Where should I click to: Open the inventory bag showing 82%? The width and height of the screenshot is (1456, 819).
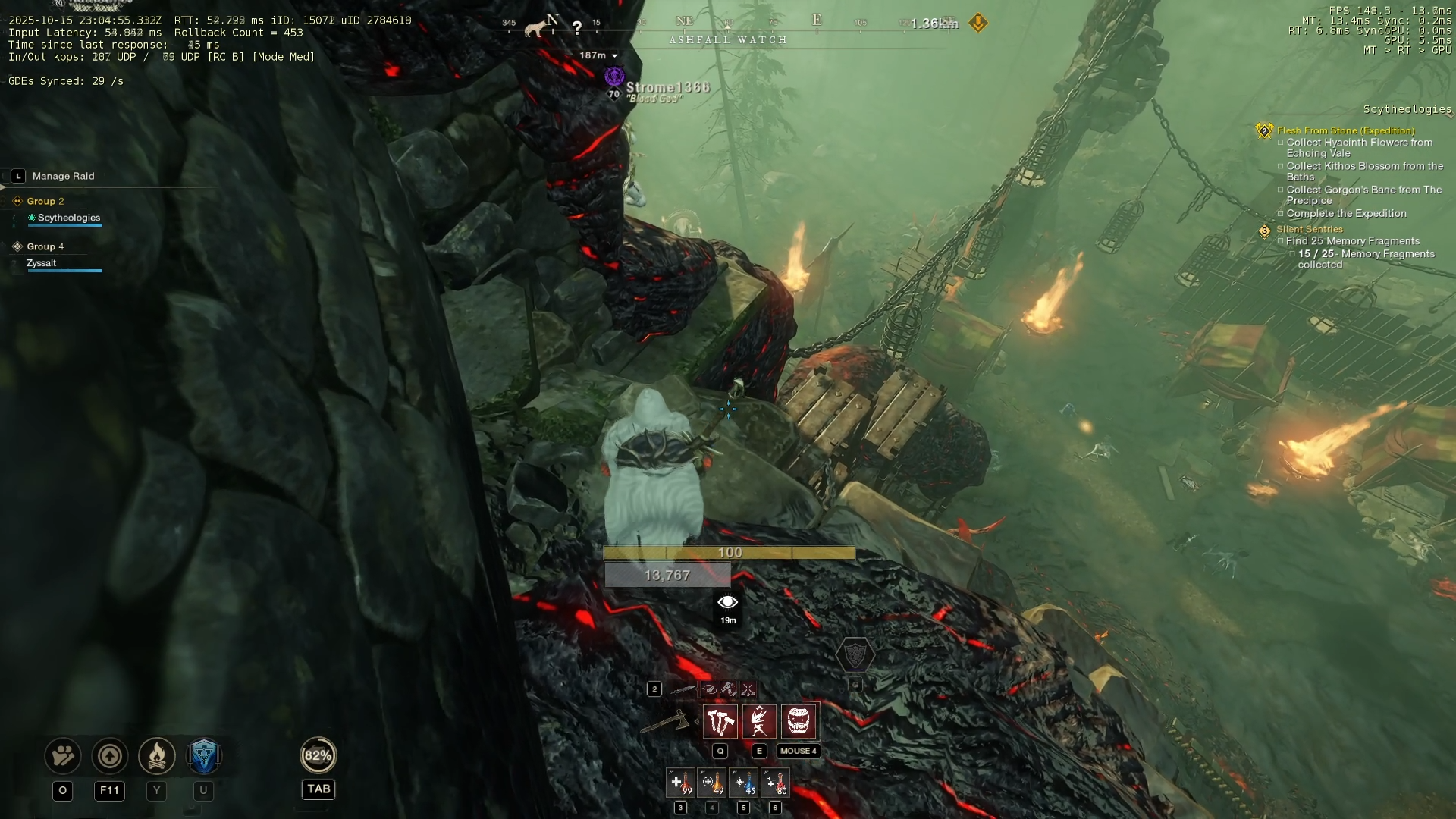pos(318,755)
